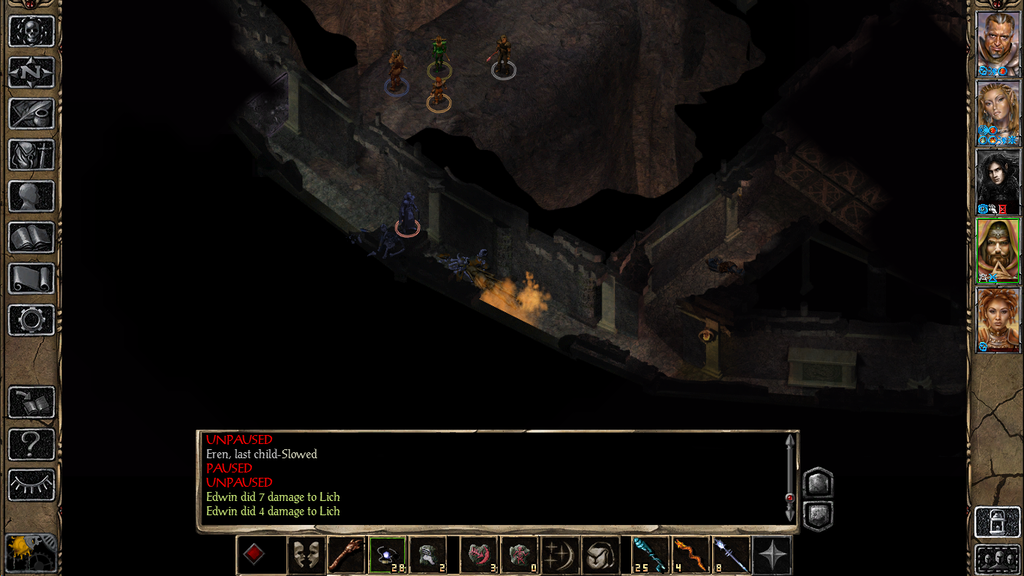The image size is (1024, 576).
Task: Open the priest scroll button
Action: (31, 278)
